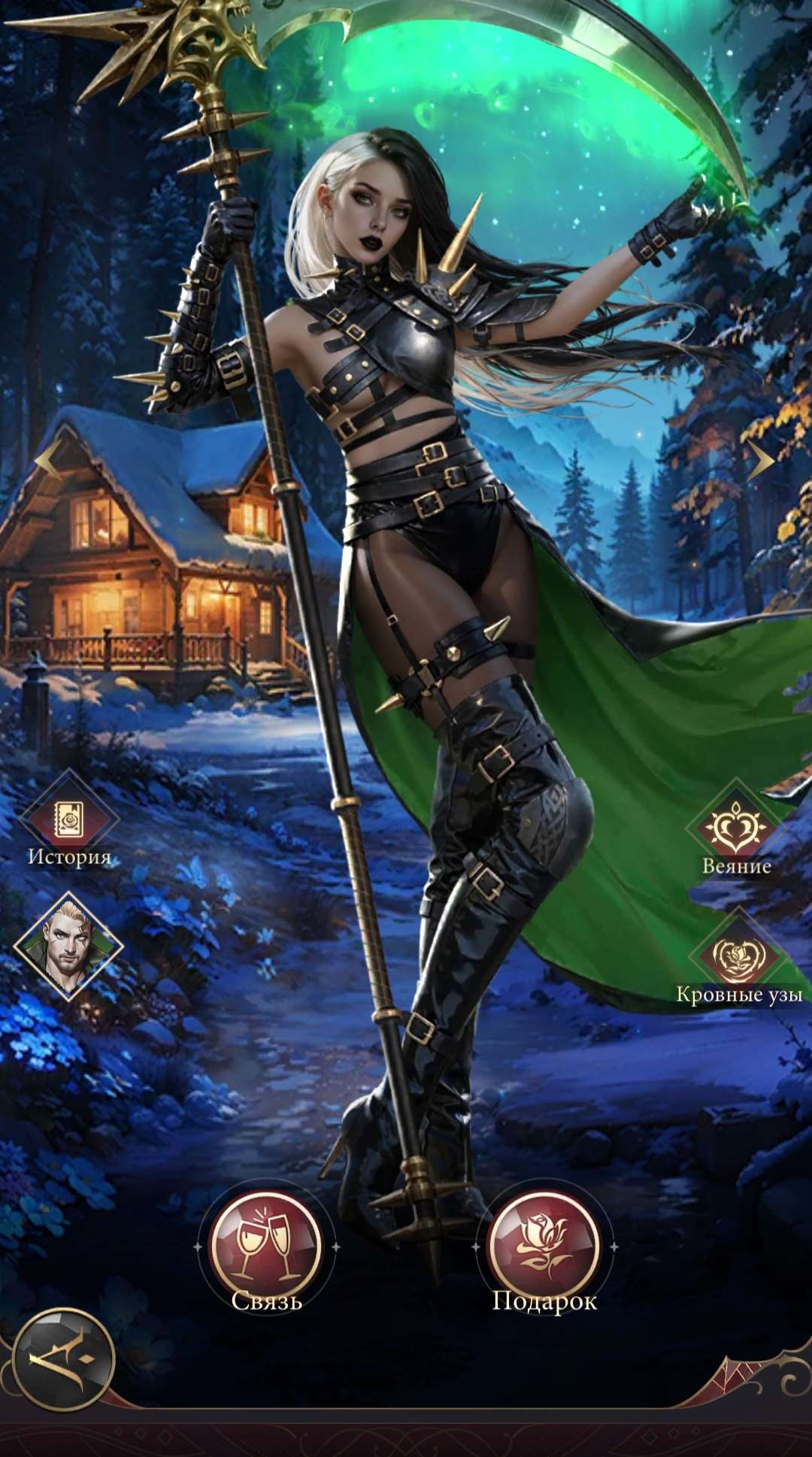Give a gift with Подарок button
812x1457 pixels.
(544, 1246)
